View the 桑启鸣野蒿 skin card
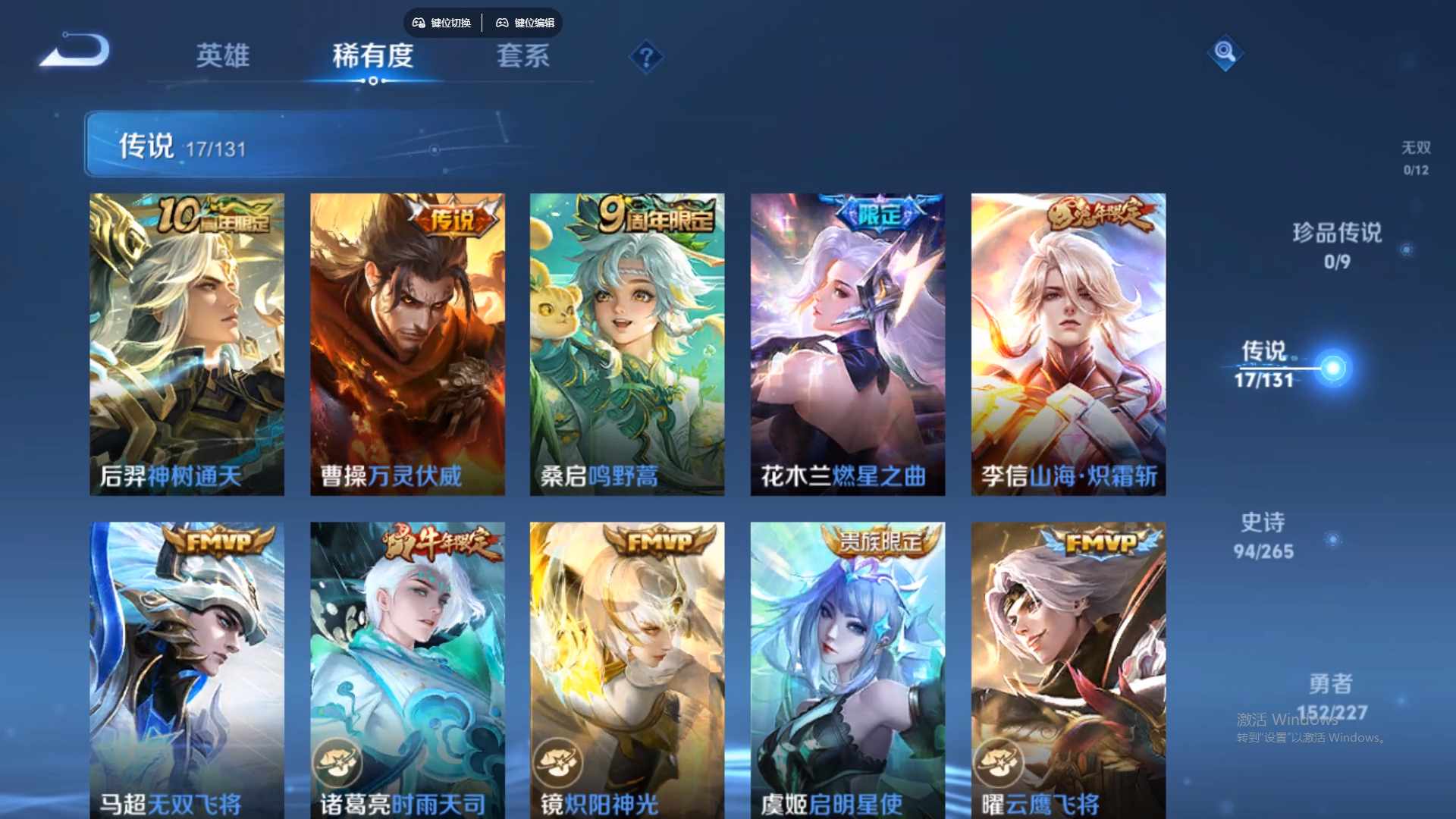Image resolution: width=1456 pixels, height=819 pixels. tap(627, 341)
